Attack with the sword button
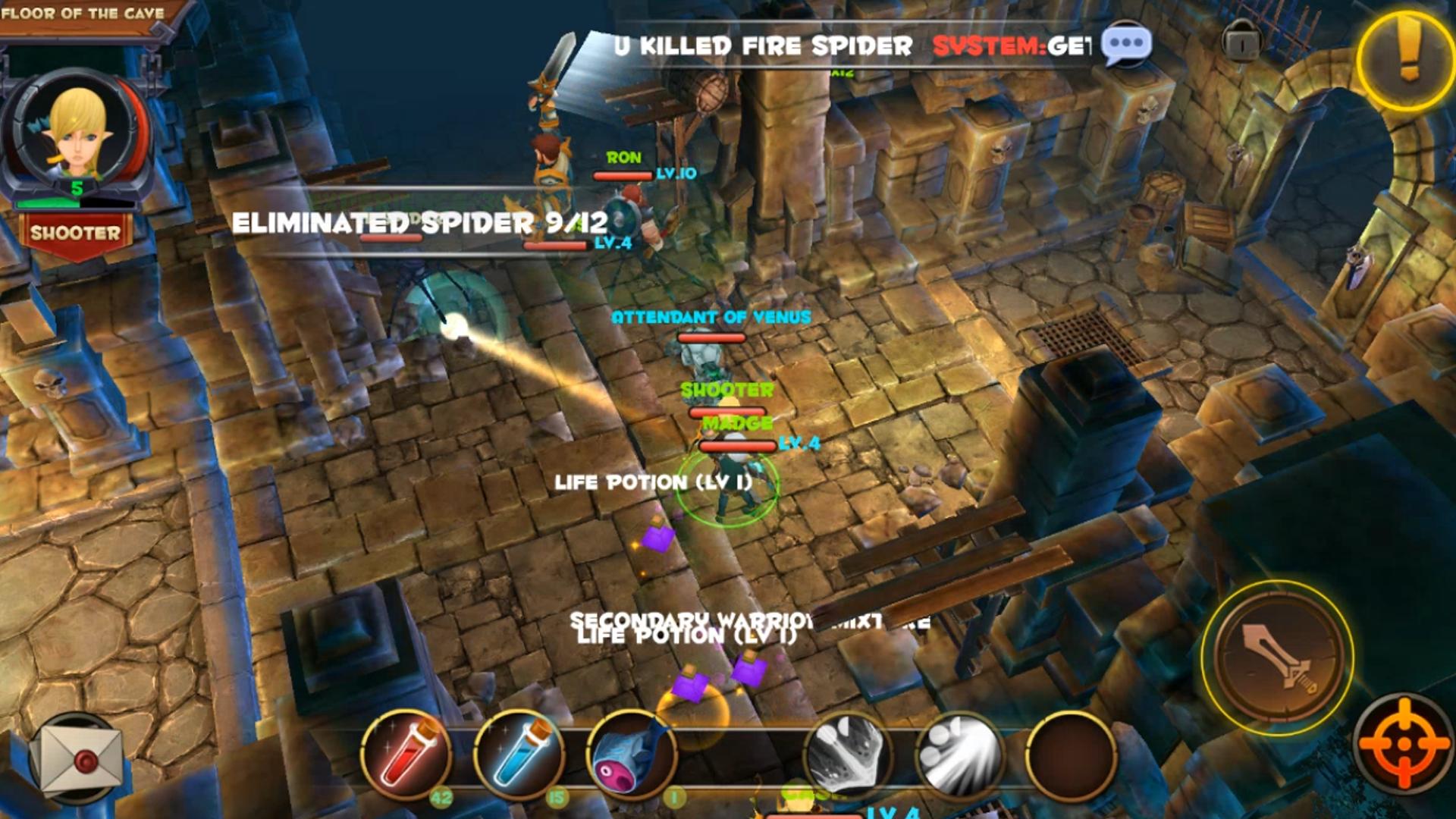 point(1279,658)
